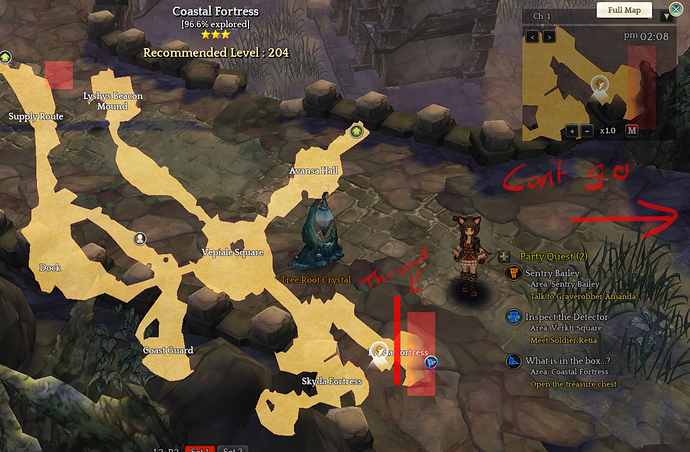Click the Avansa Hall map label

314,171
